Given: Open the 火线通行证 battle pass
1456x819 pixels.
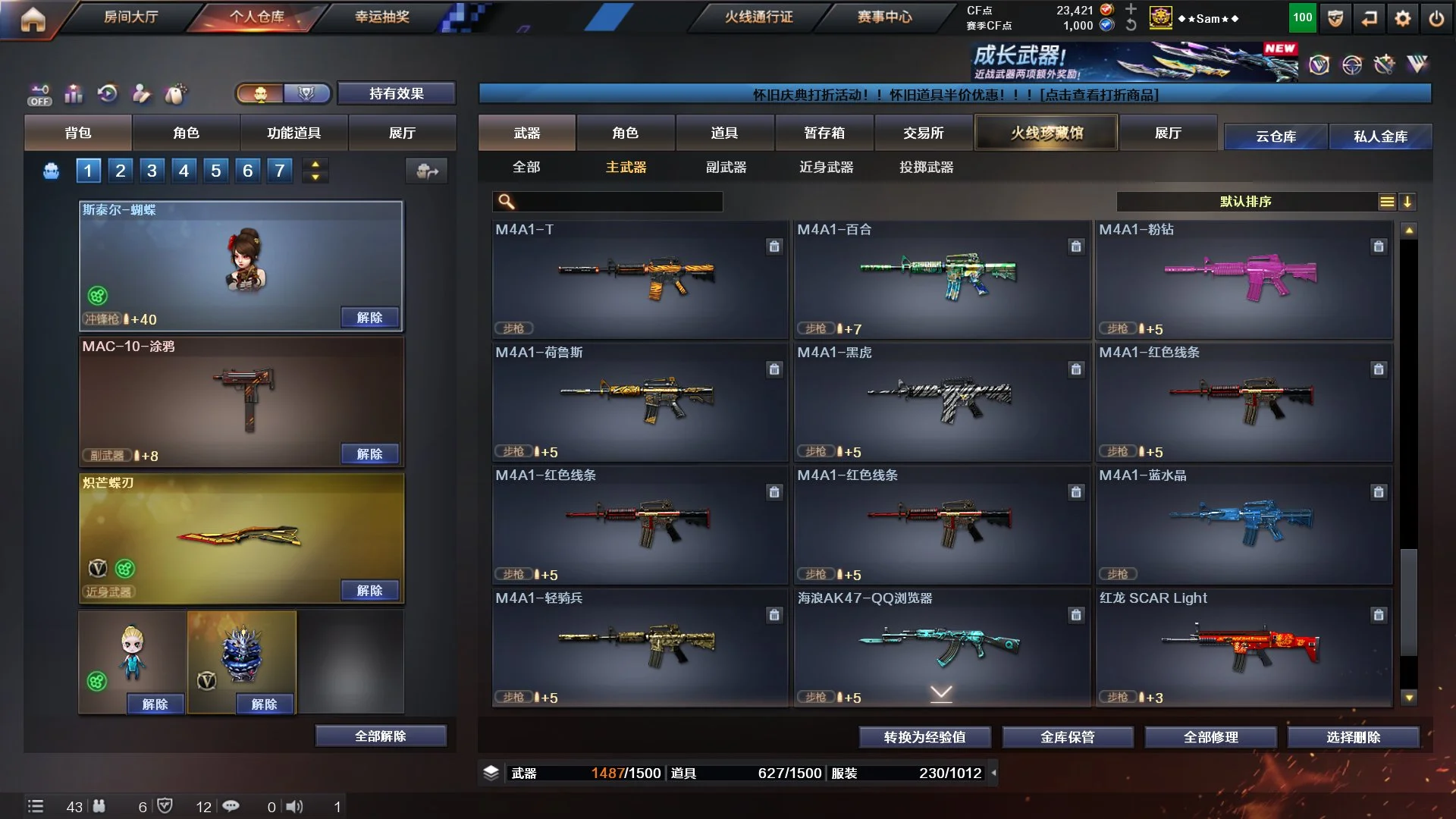Looking at the screenshot, I should click(x=758, y=17).
